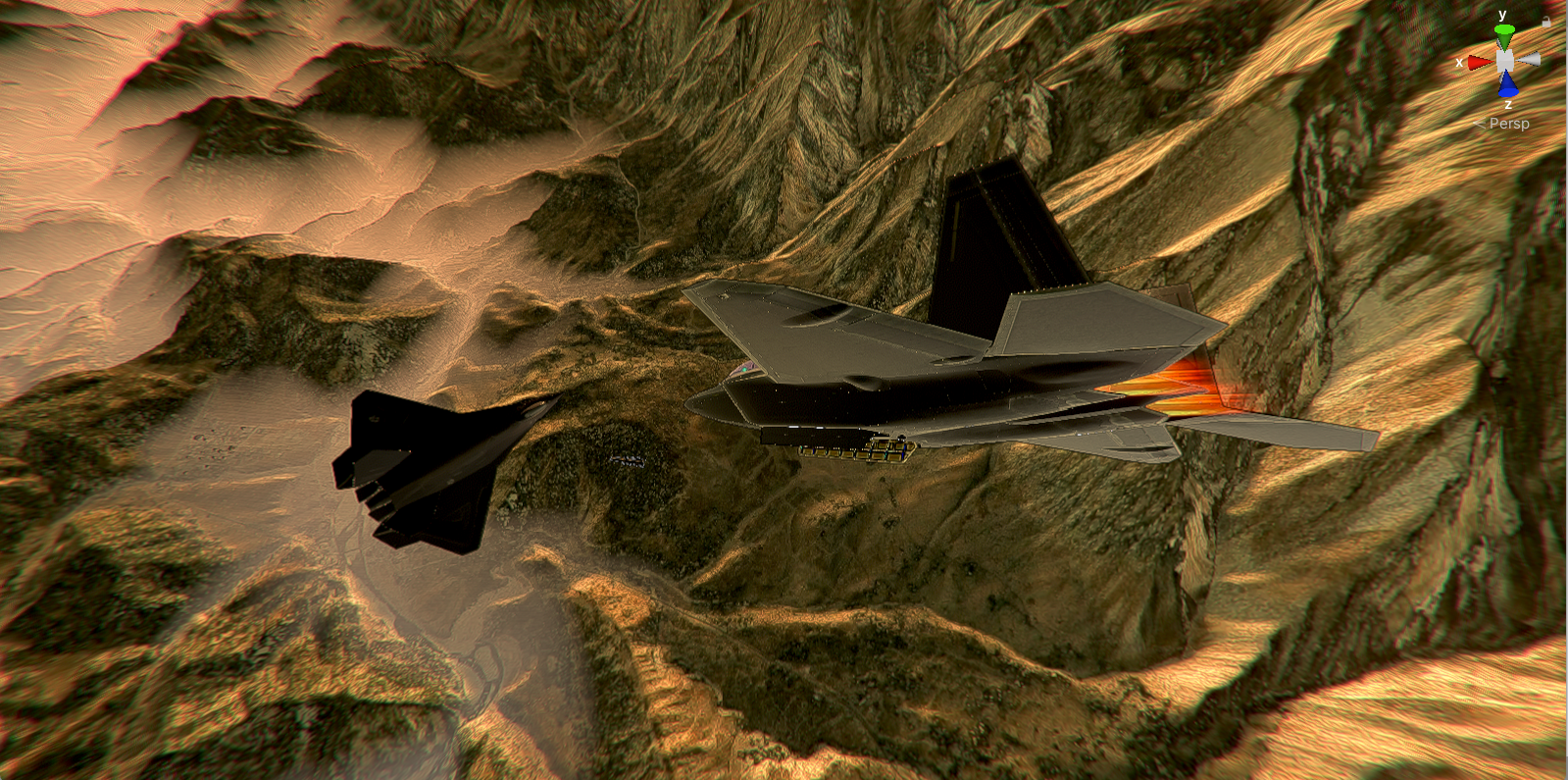This screenshot has height=780, width=1568.
Task: Select the red X axis cone
Action: [1479, 63]
